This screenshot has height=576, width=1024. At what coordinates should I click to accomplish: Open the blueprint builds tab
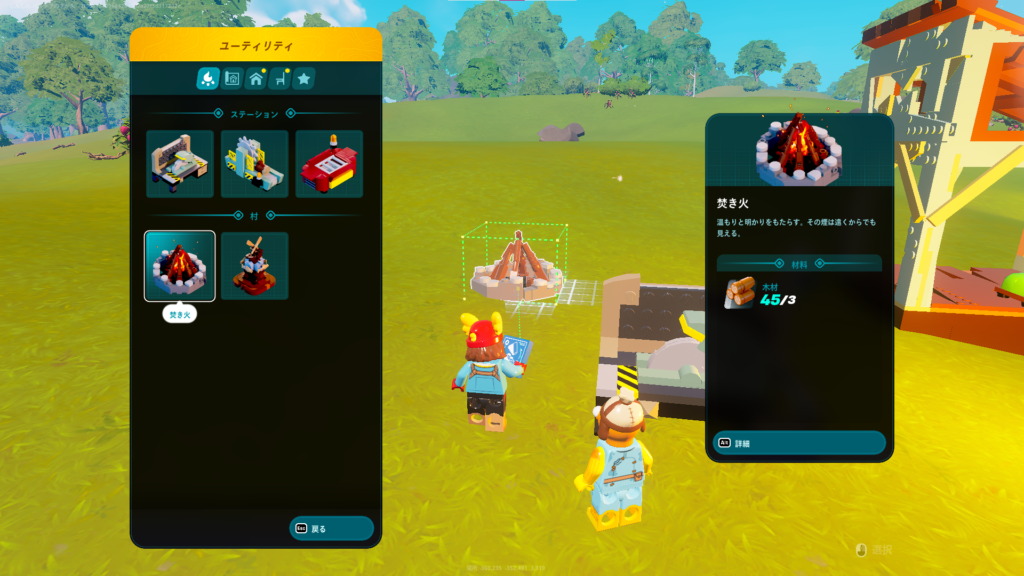232,78
